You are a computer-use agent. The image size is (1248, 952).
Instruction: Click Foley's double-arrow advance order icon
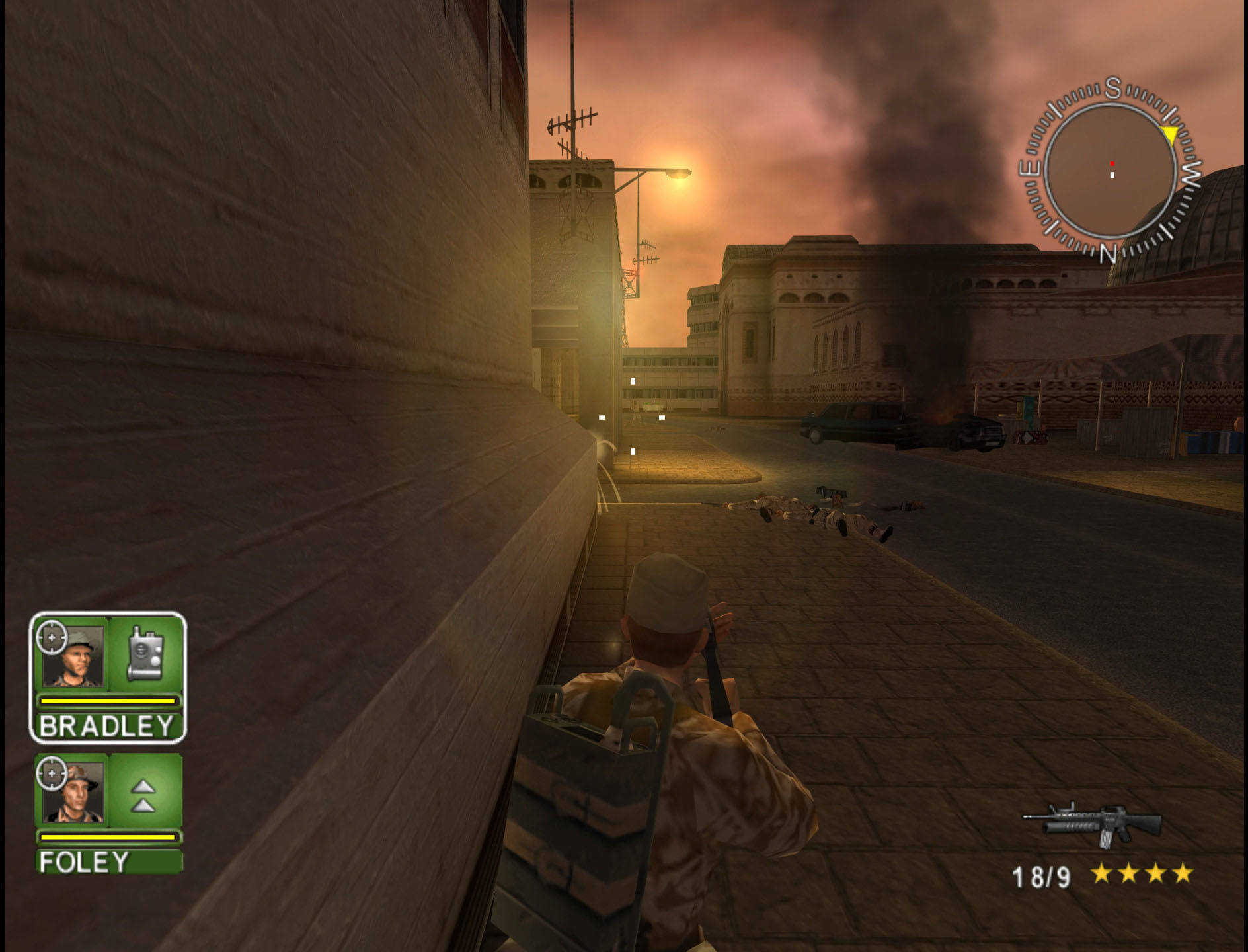pyautogui.click(x=144, y=795)
